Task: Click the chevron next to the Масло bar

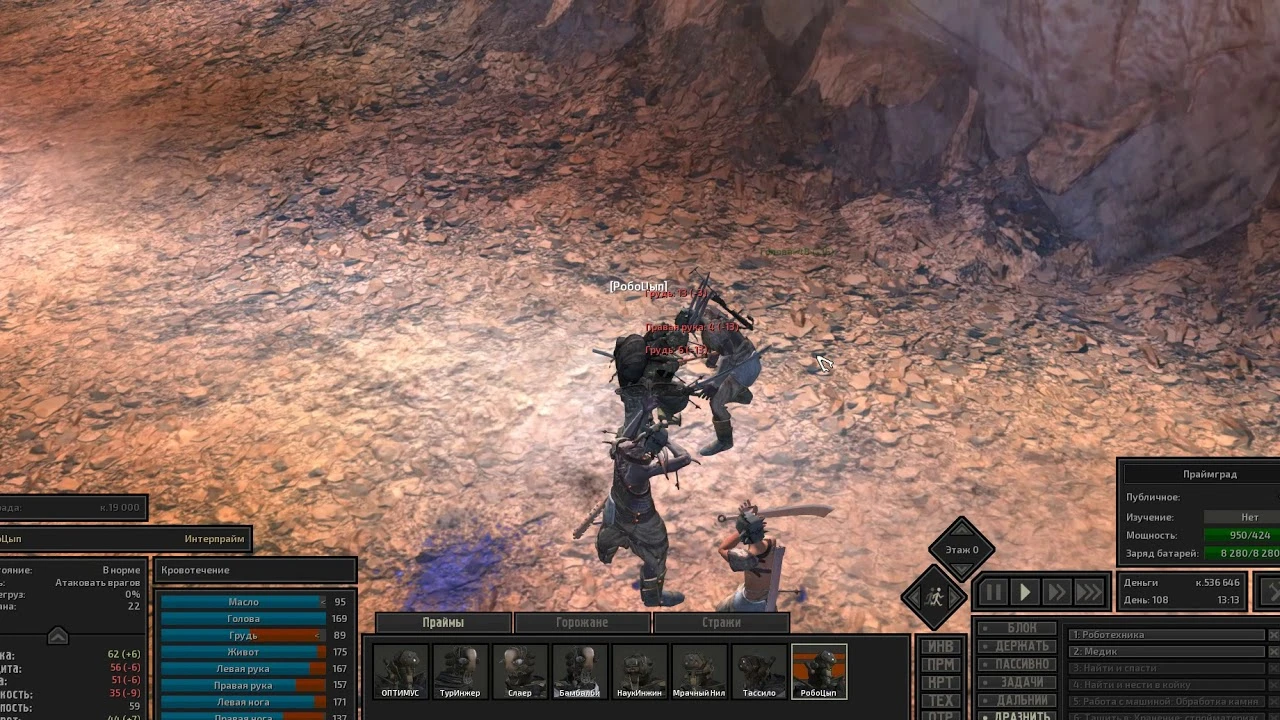Action: [323, 602]
